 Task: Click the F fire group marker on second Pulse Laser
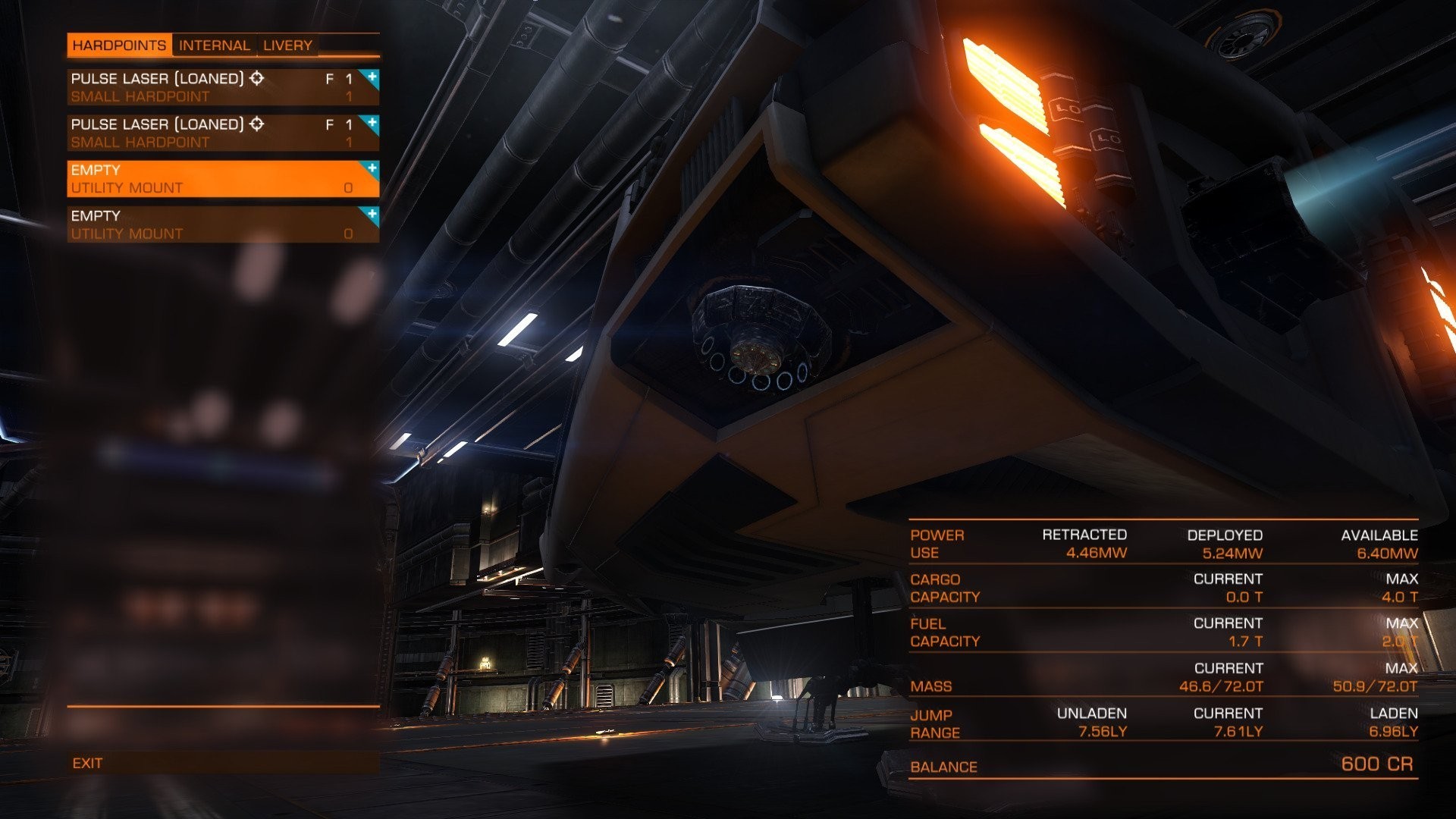coord(329,124)
